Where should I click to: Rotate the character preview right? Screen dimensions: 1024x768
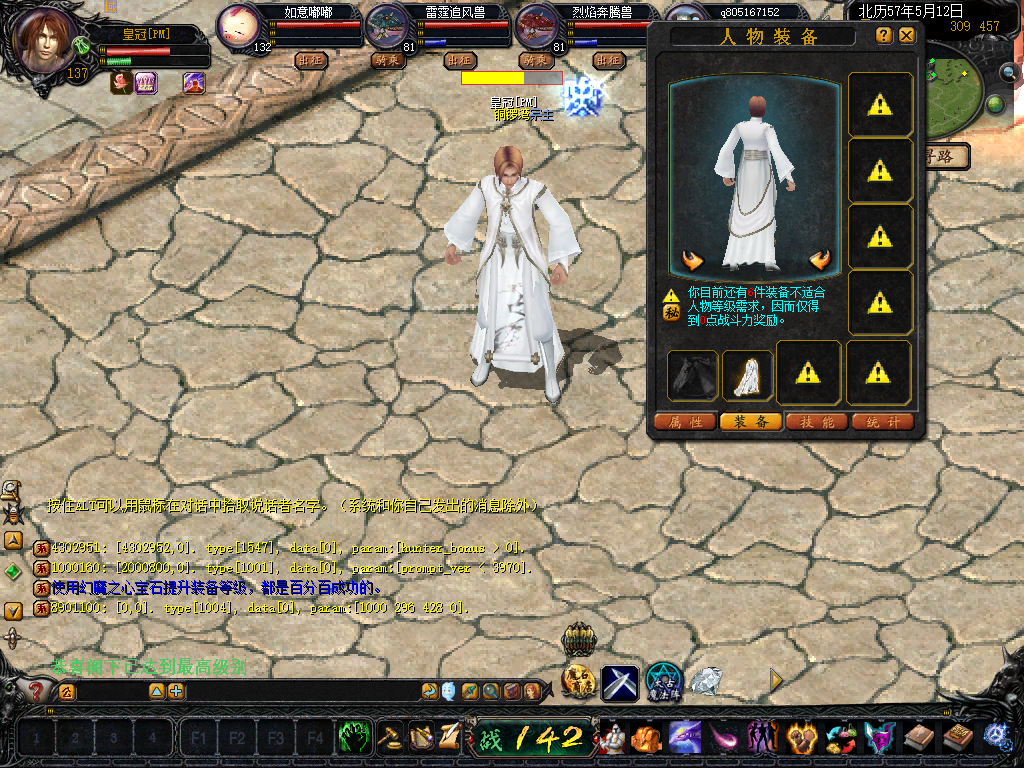[x=820, y=261]
